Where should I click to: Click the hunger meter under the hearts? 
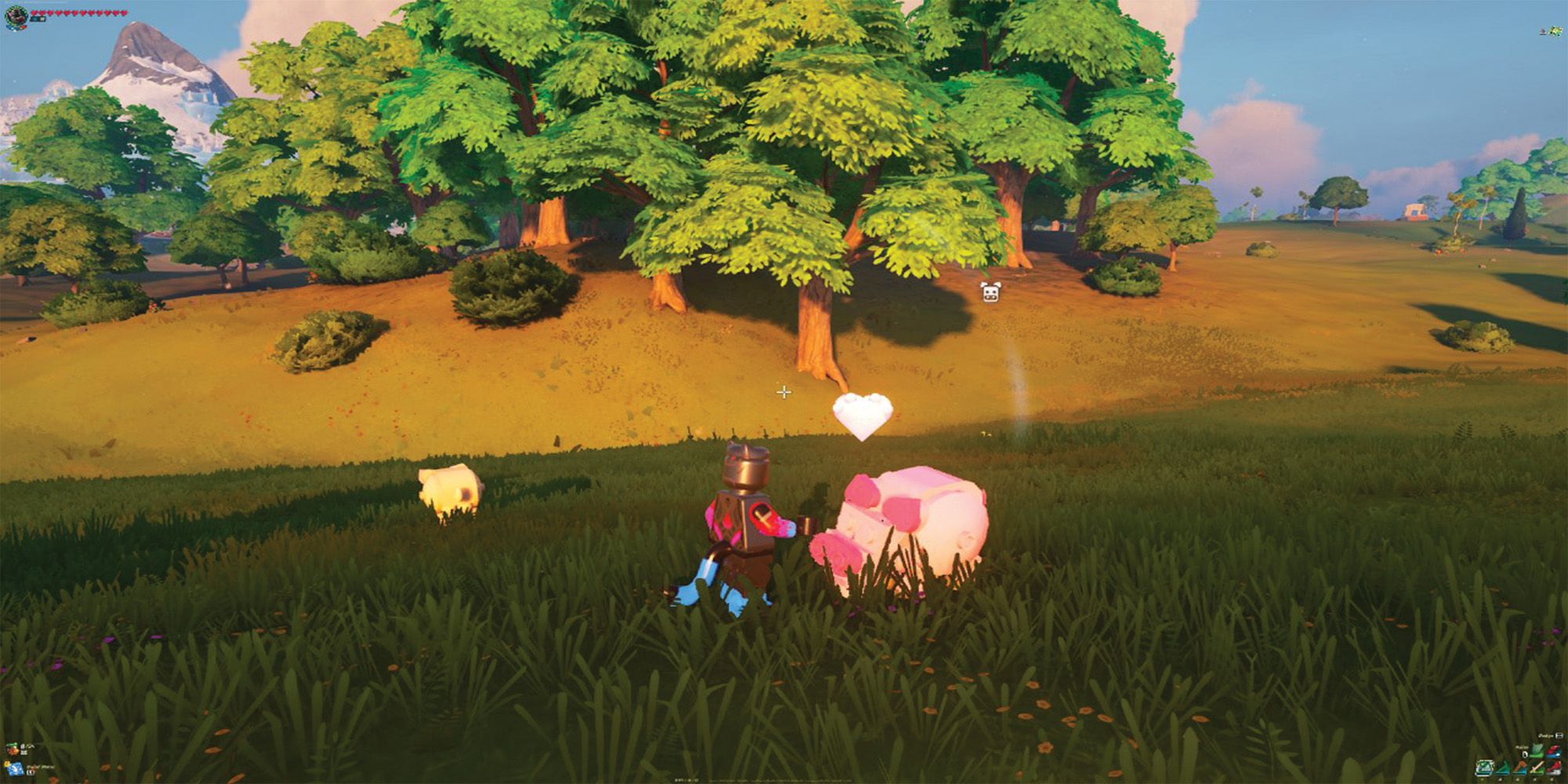pos(38,19)
